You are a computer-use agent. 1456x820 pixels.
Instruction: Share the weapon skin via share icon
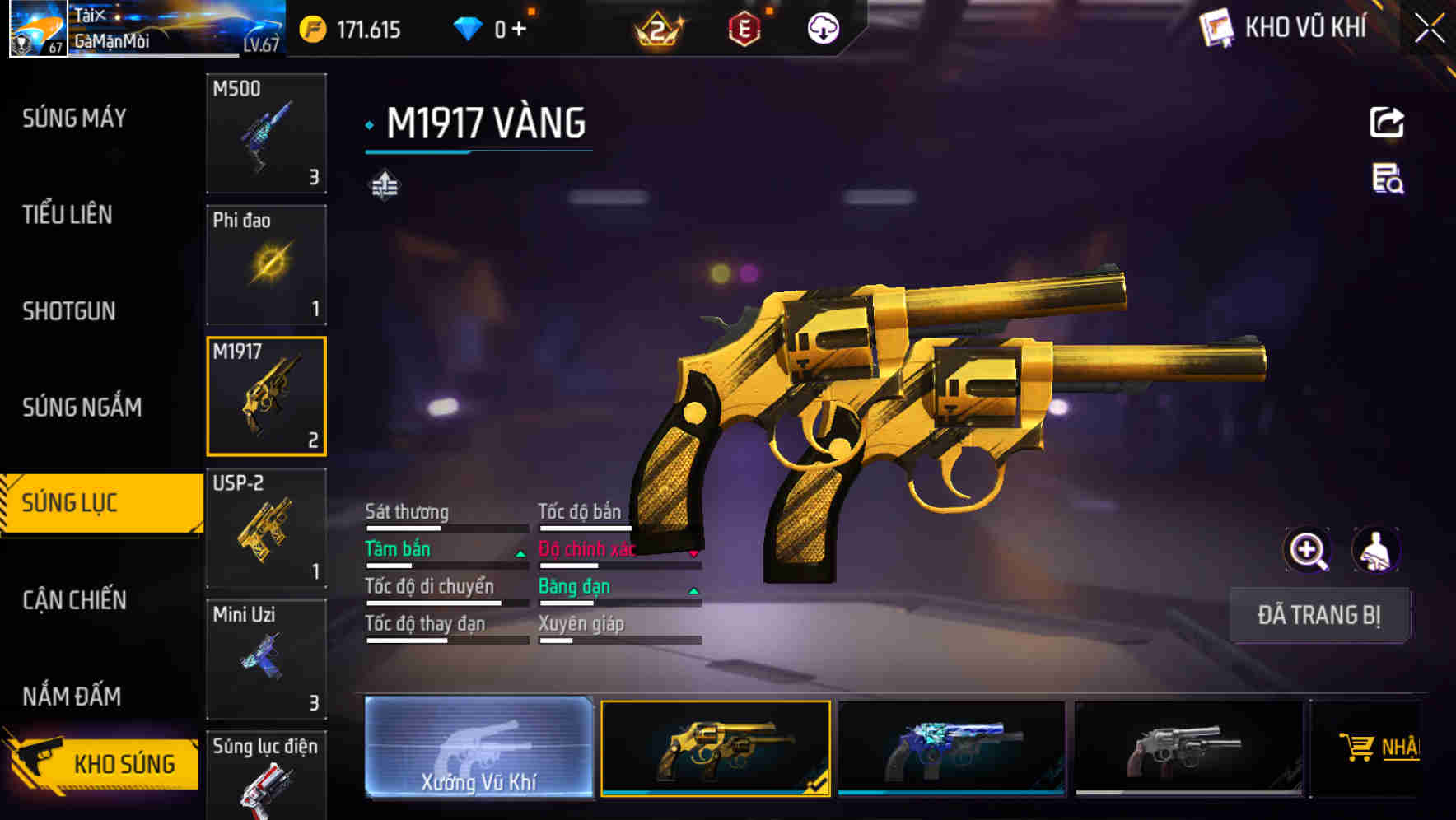pyautogui.click(x=1387, y=123)
